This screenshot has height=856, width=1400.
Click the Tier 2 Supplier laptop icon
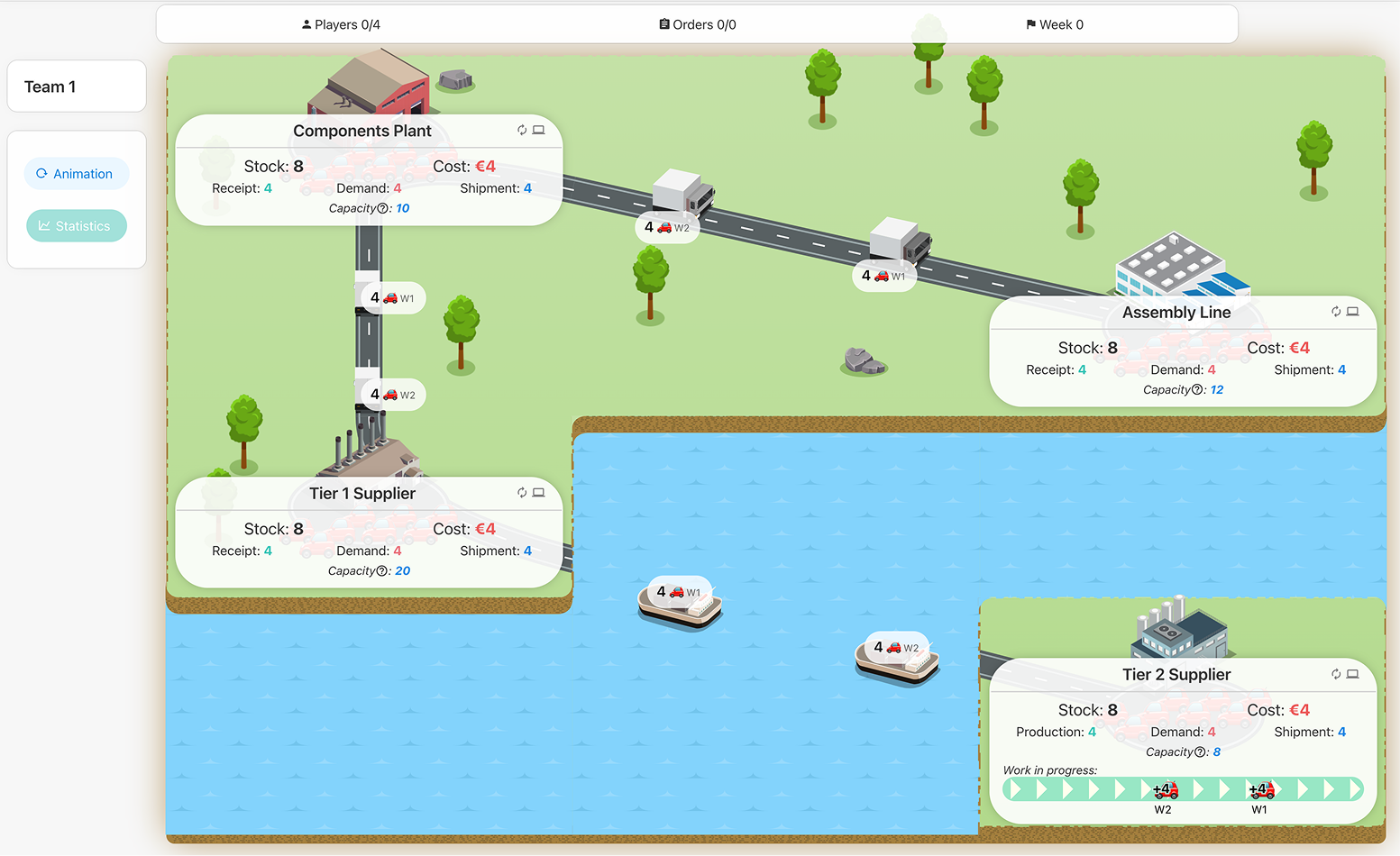pos(1352,674)
